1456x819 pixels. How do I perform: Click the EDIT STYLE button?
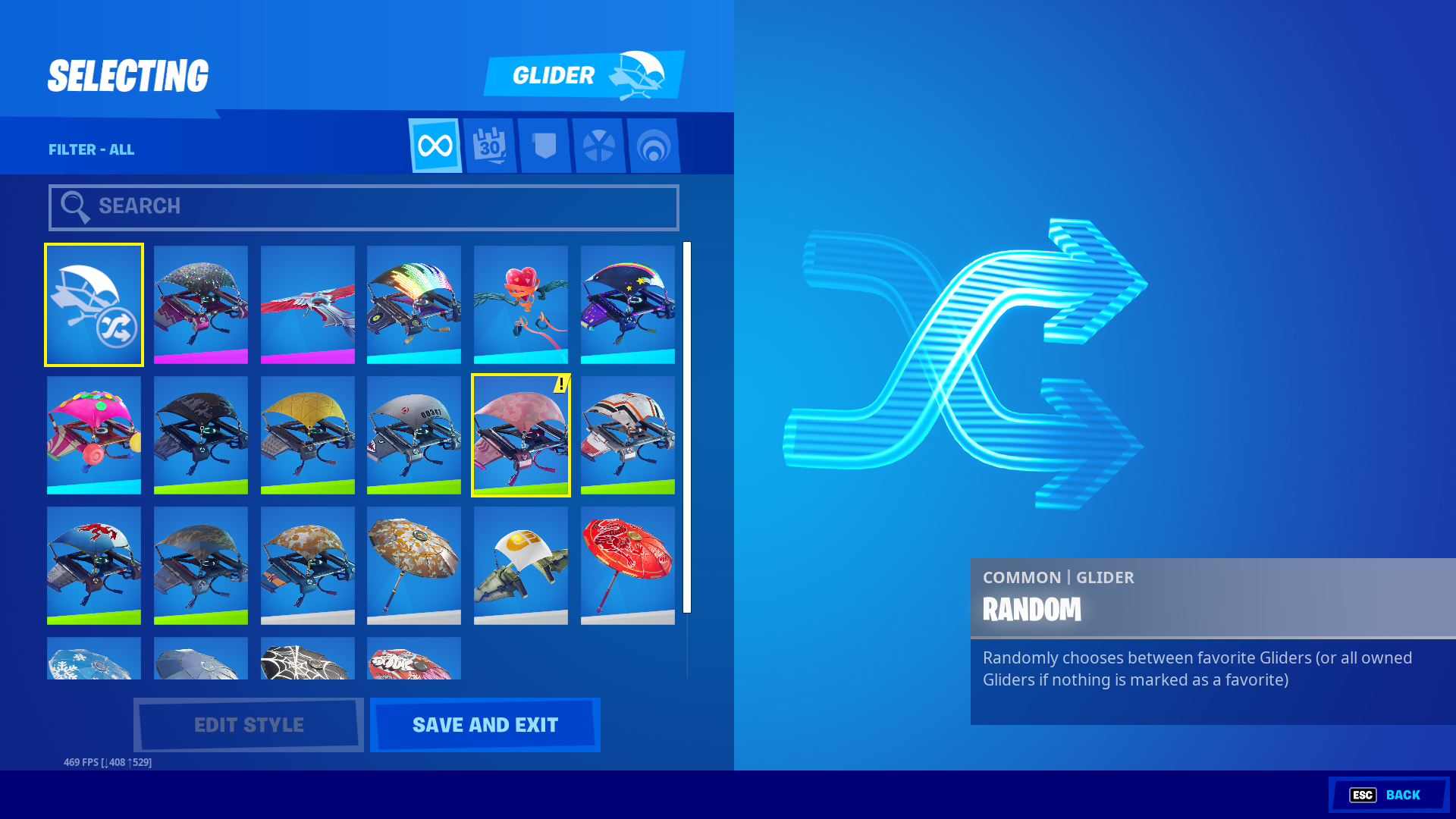248,724
